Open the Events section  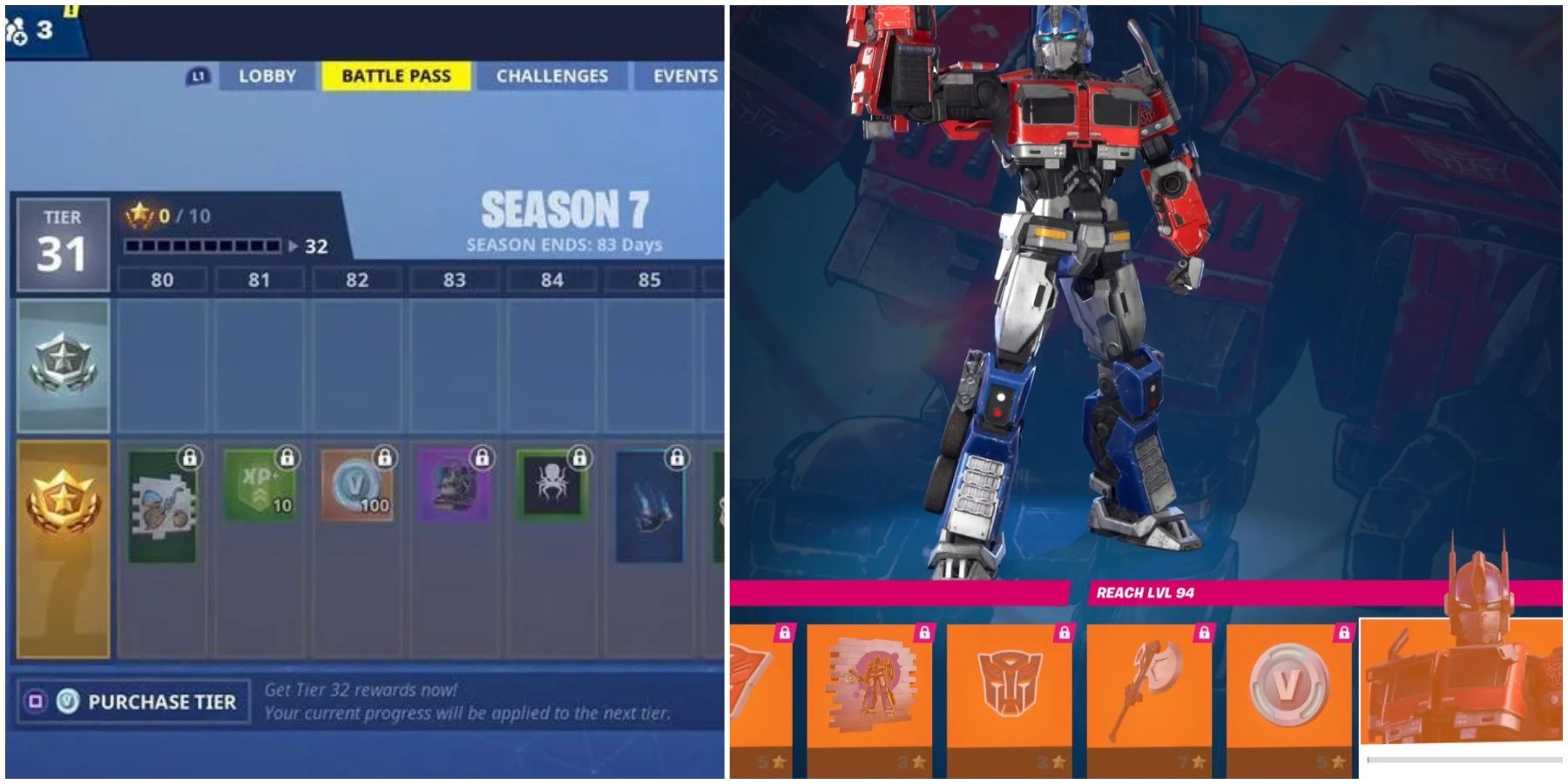coord(685,76)
